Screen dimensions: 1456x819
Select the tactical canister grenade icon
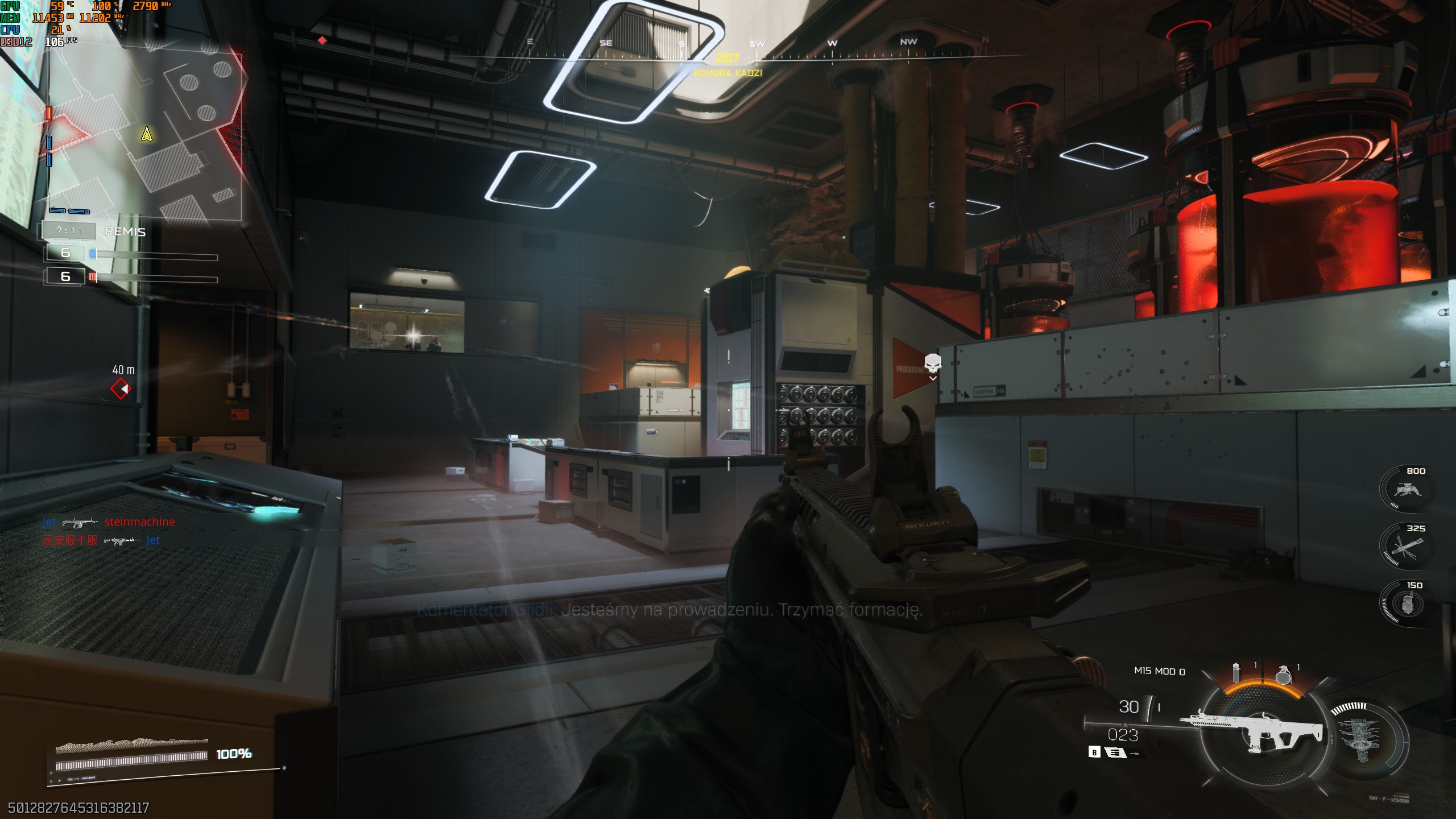click(1236, 673)
